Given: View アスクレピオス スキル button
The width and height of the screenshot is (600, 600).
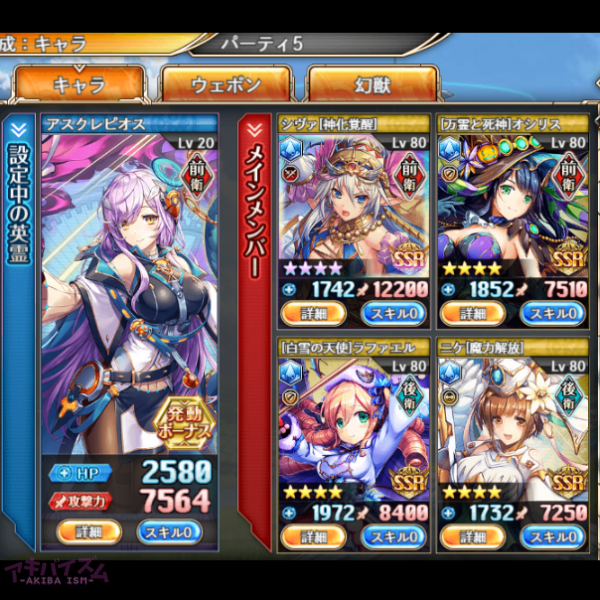Looking at the screenshot, I should click(169, 530).
